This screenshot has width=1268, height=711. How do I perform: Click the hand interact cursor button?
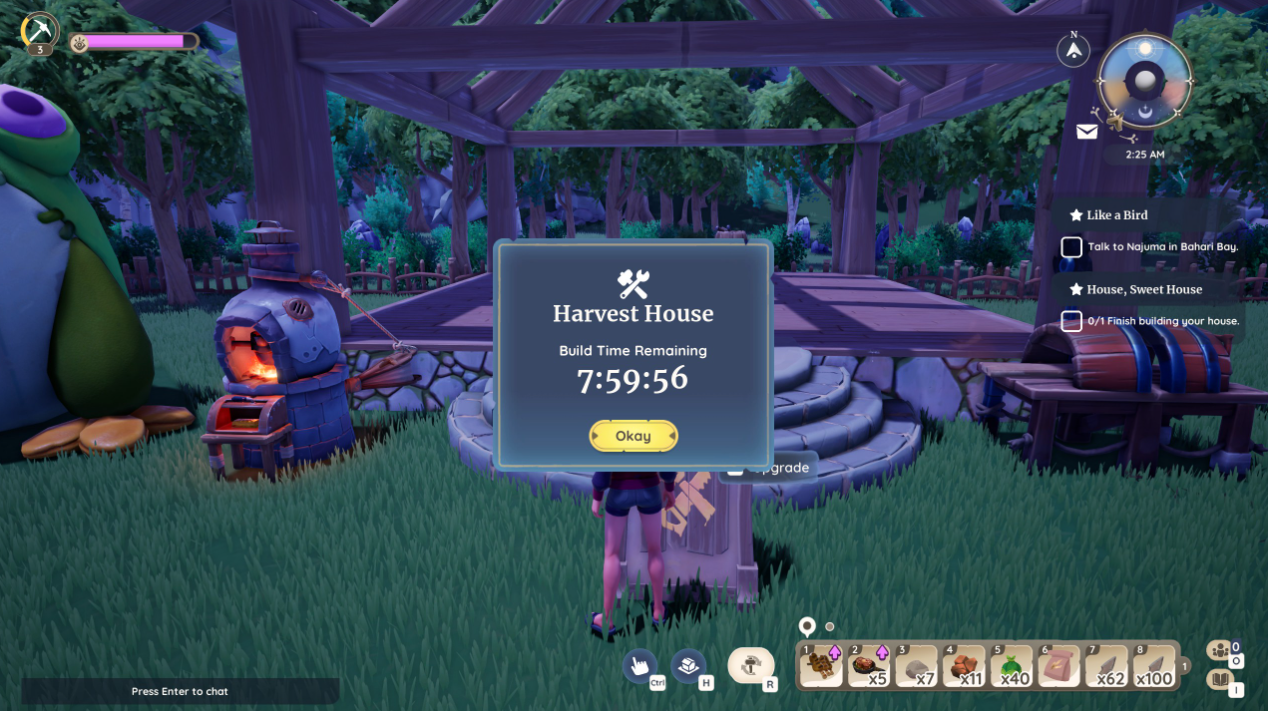point(640,665)
